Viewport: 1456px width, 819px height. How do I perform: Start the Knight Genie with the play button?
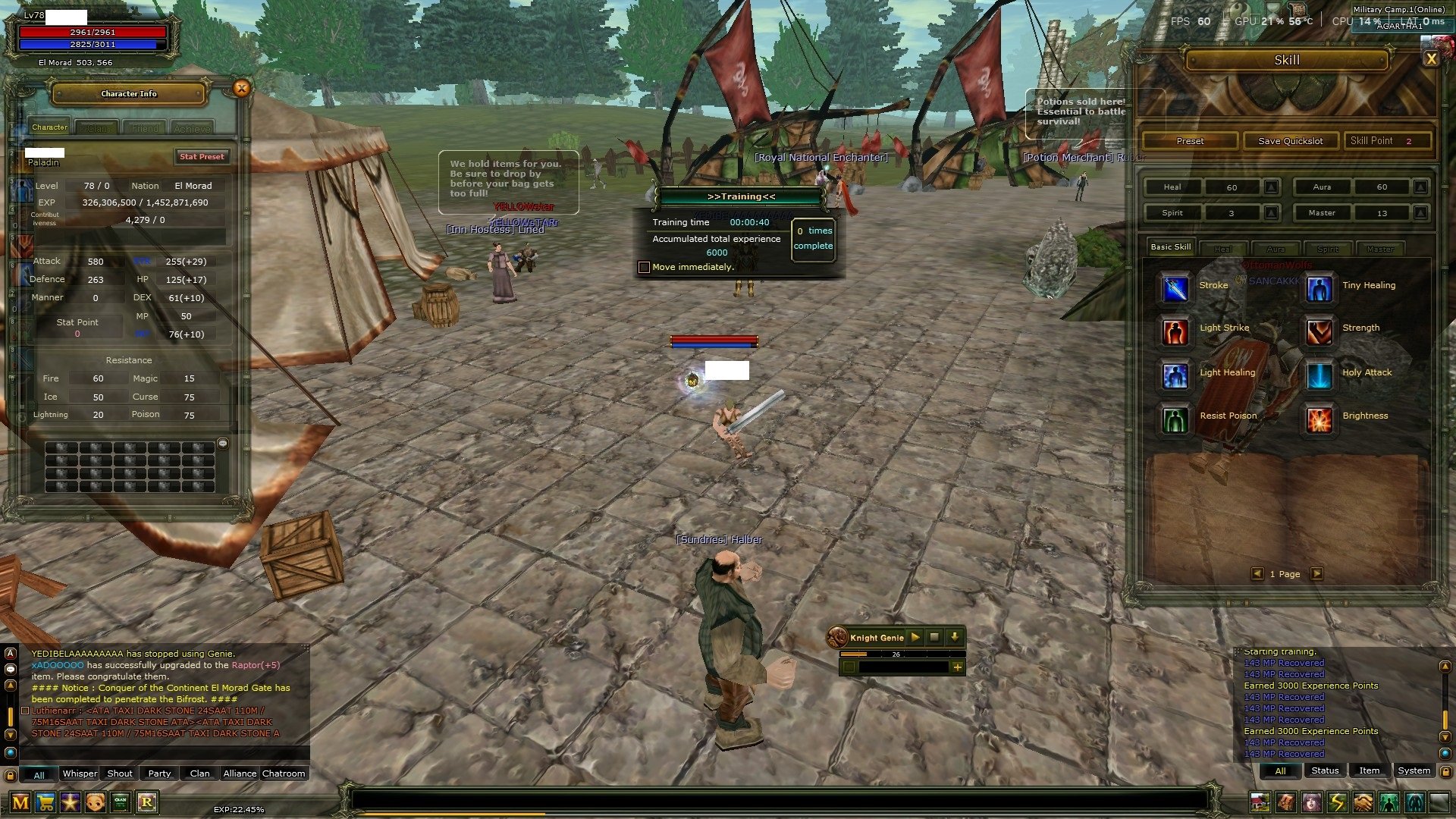pos(915,638)
